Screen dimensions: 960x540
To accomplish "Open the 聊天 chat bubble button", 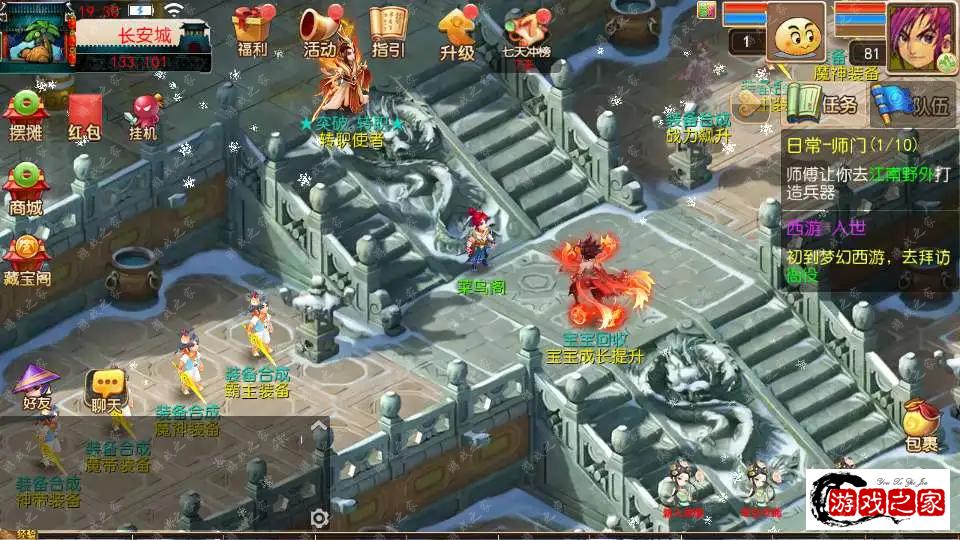I will [x=106, y=388].
